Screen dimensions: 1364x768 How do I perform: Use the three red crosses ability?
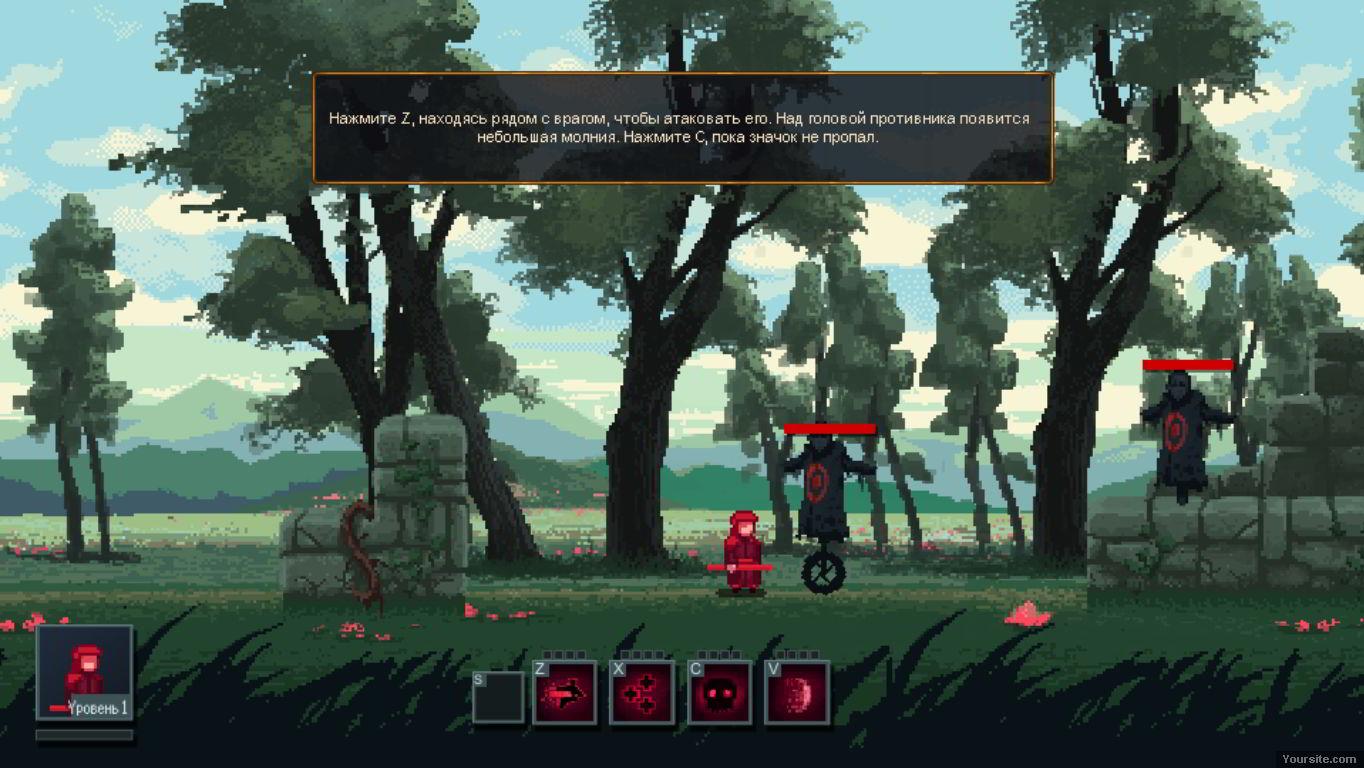642,692
